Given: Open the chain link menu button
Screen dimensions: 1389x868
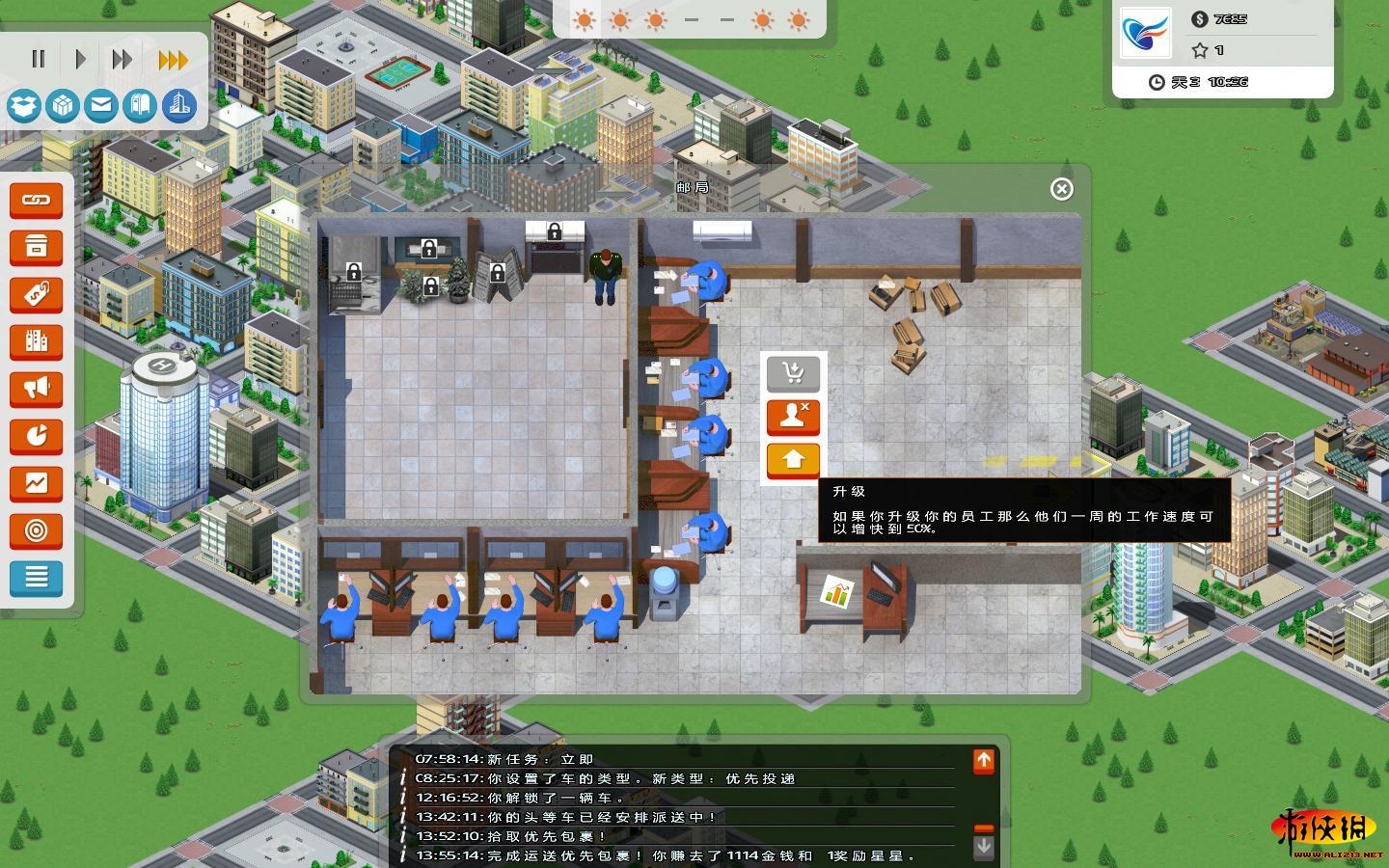Looking at the screenshot, I should click(x=37, y=201).
